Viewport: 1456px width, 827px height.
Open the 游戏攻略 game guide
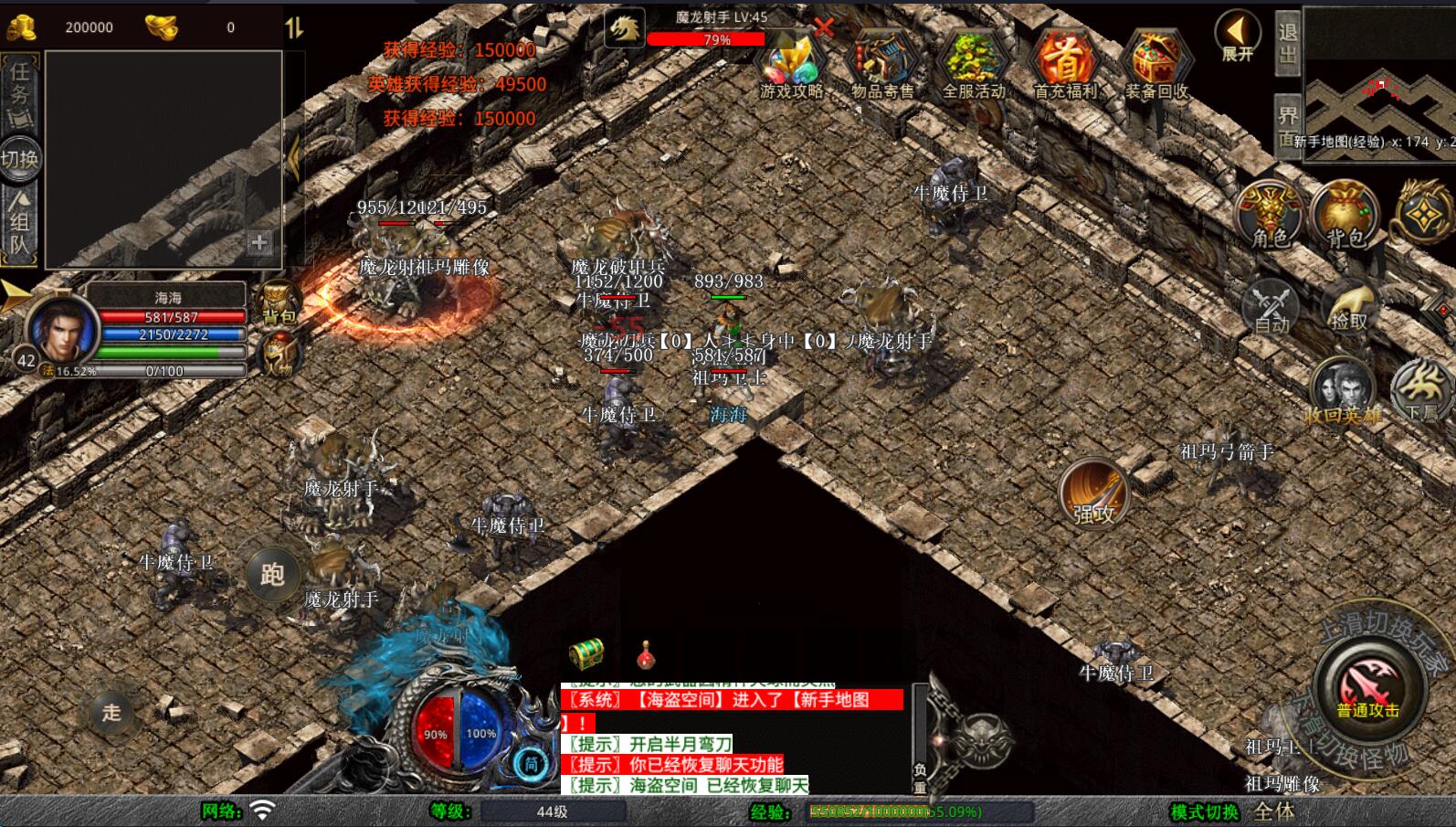click(x=791, y=65)
